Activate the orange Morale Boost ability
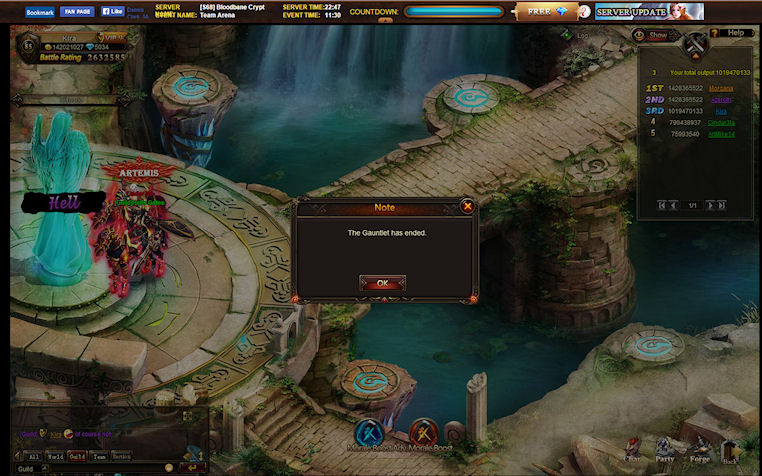 (424, 434)
